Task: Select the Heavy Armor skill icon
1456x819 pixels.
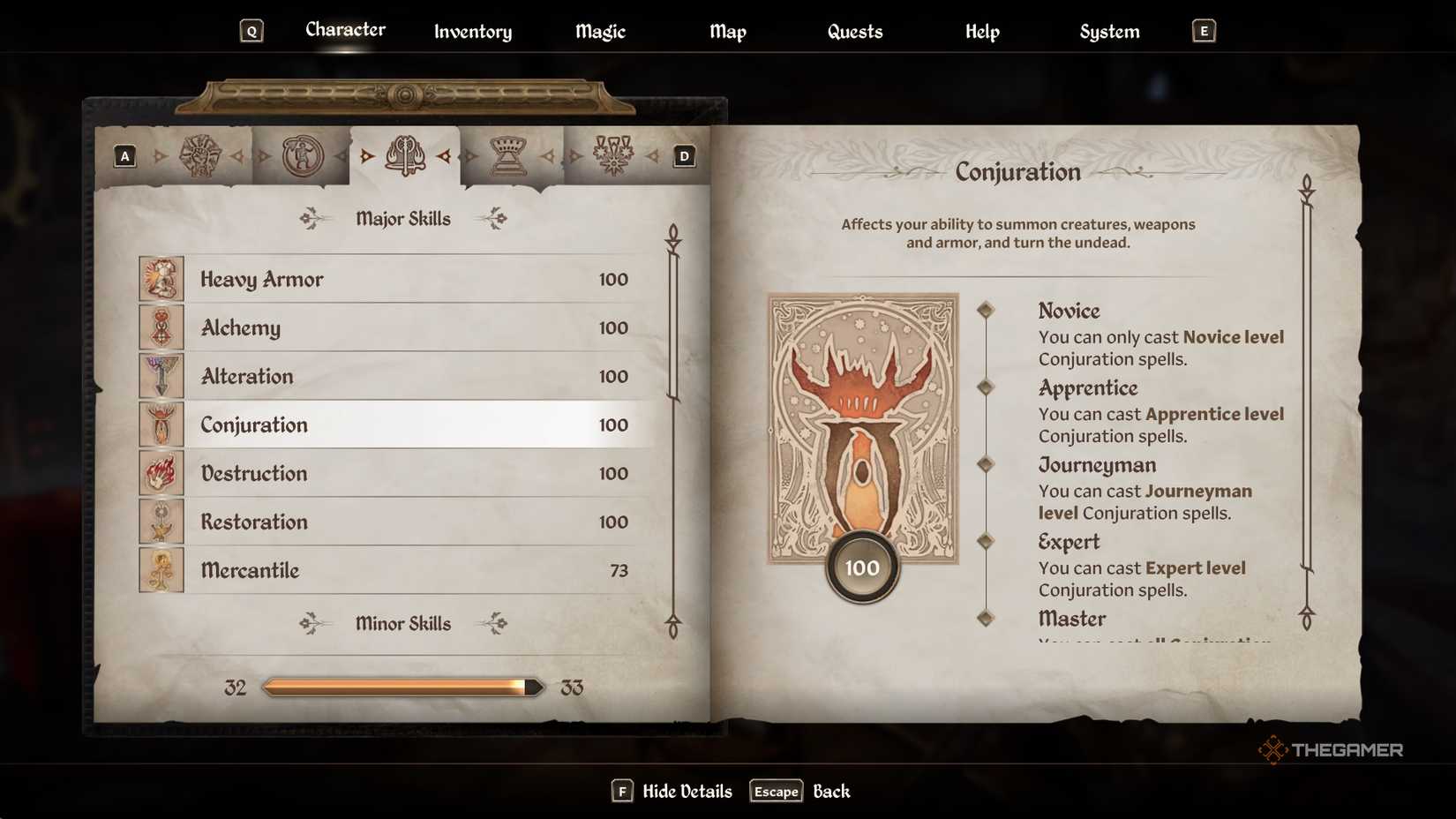Action: (x=161, y=279)
